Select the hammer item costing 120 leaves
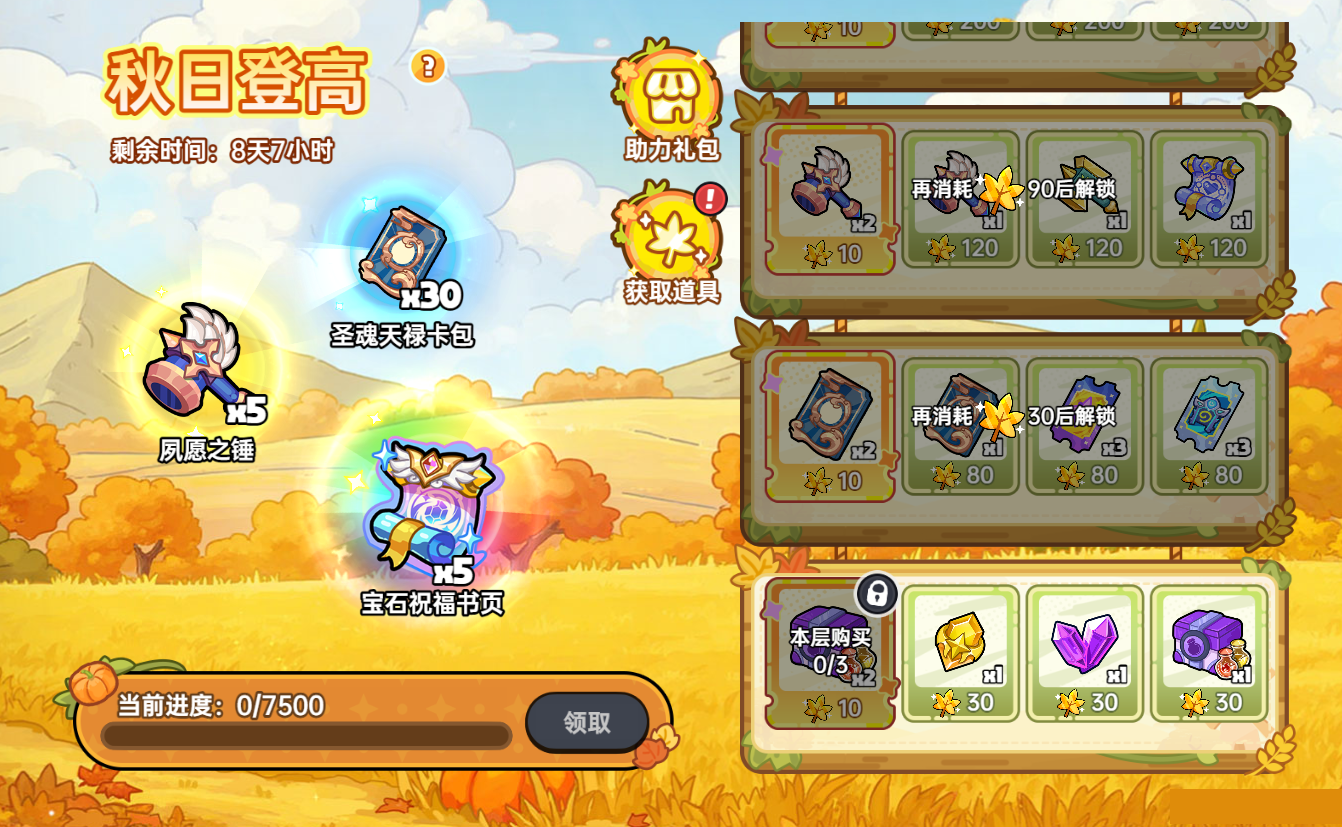Screen dimensions: 1342x827 tap(960, 195)
